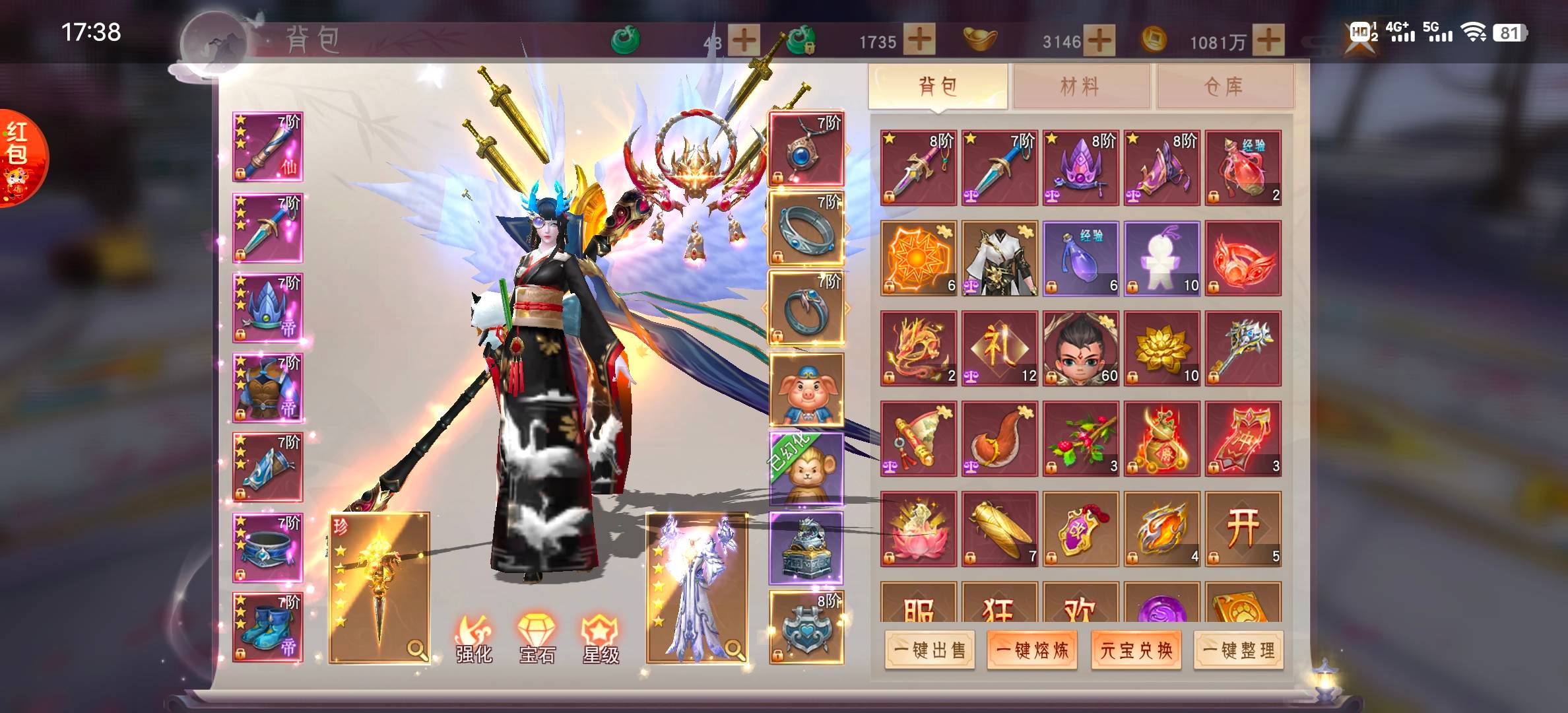This screenshot has width=1568, height=713.
Task: Open the 宝石 gem icon
Action: [x=537, y=638]
